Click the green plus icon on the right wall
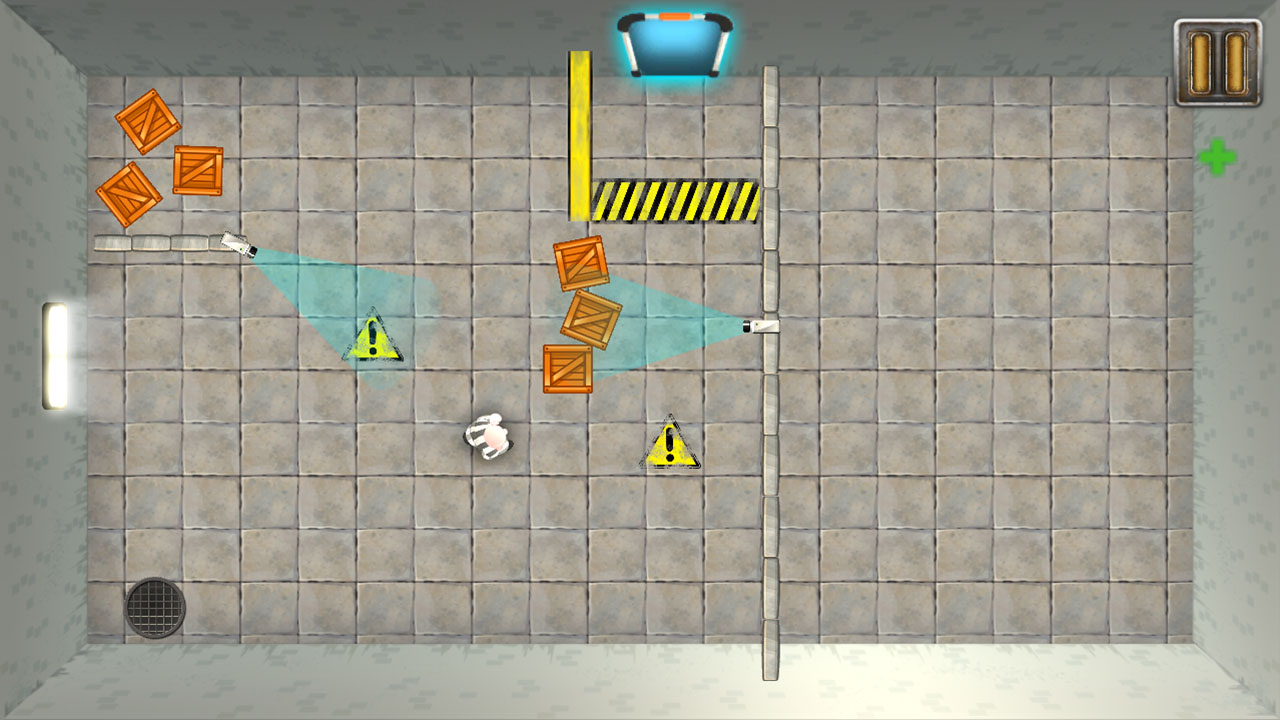This screenshot has width=1280, height=720. pos(1219,156)
